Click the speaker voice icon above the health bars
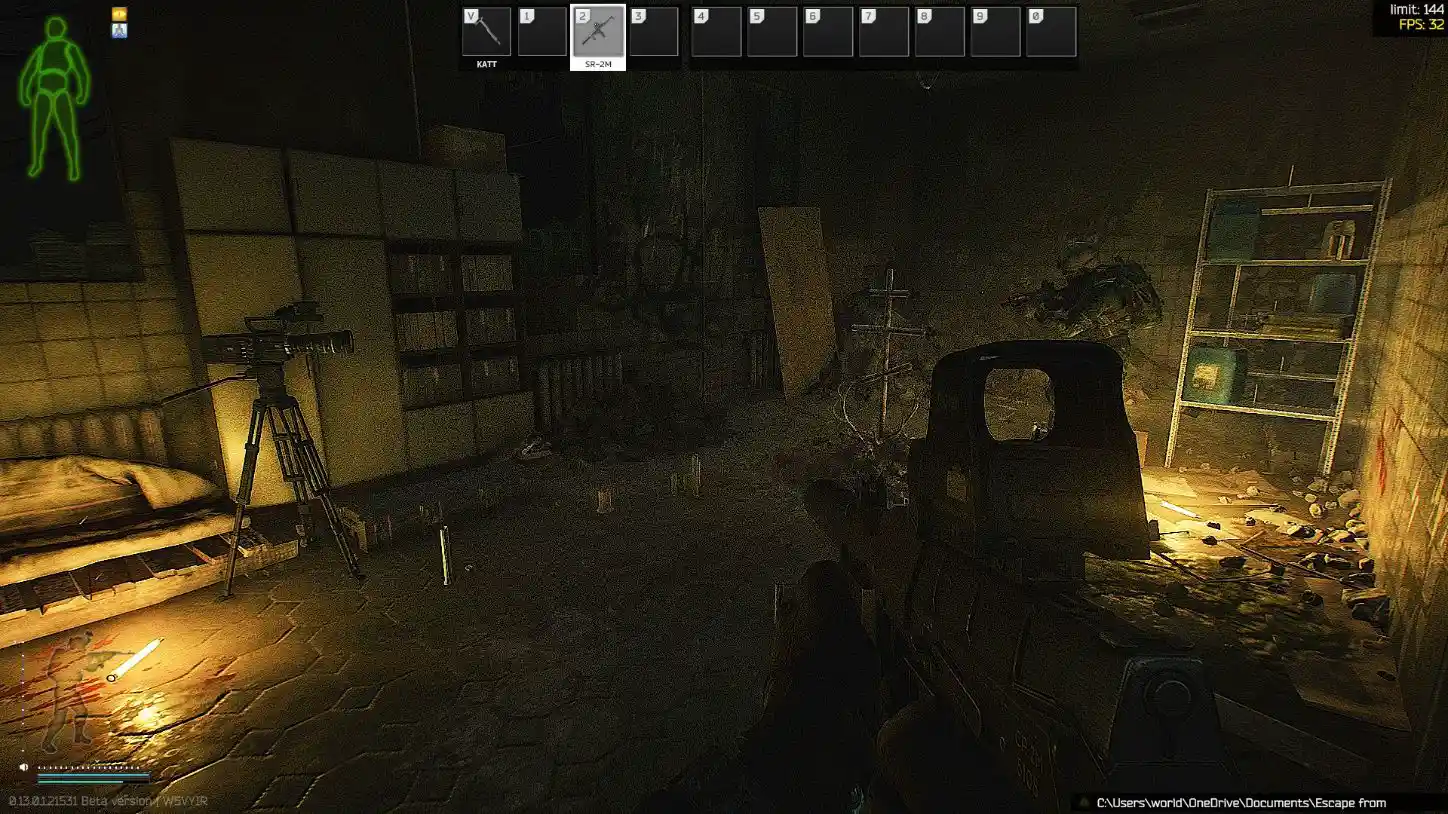This screenshot has height=814, width=1448. (23, 767)
